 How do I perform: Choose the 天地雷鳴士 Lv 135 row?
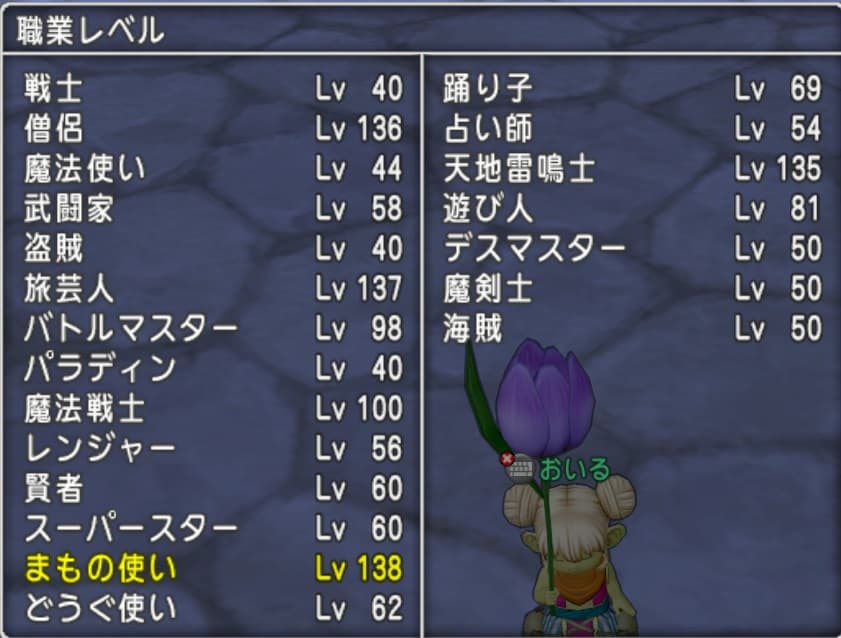(x=519, y=169)
